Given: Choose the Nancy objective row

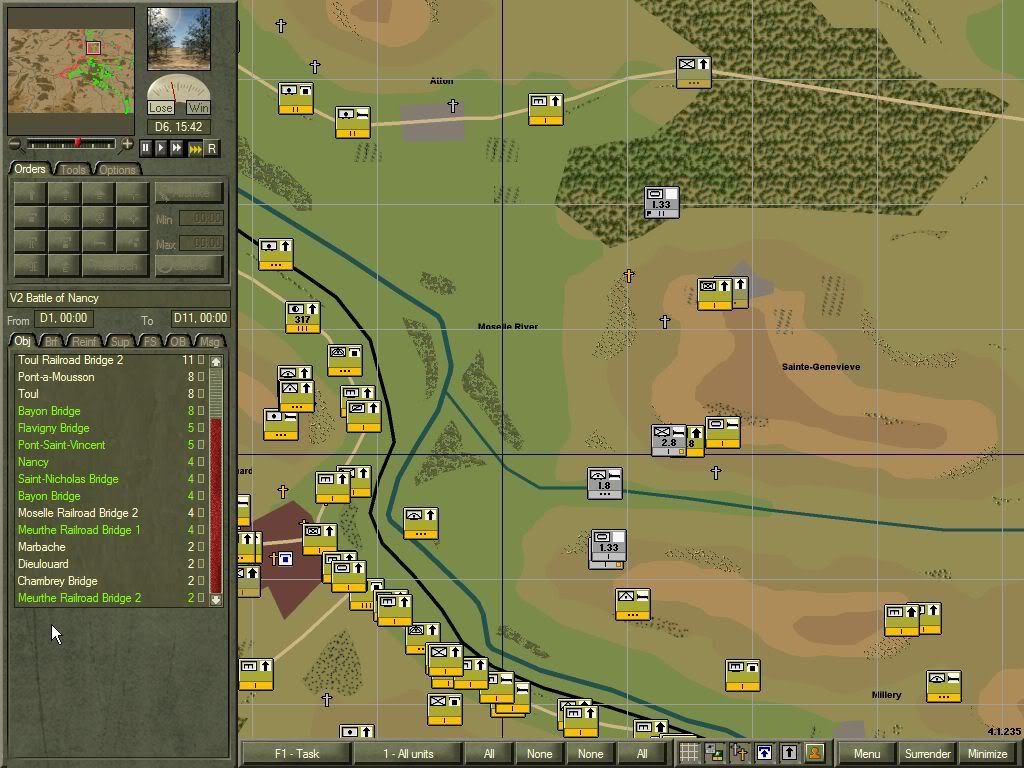Looking at the screenshot, I should [33, 462].
